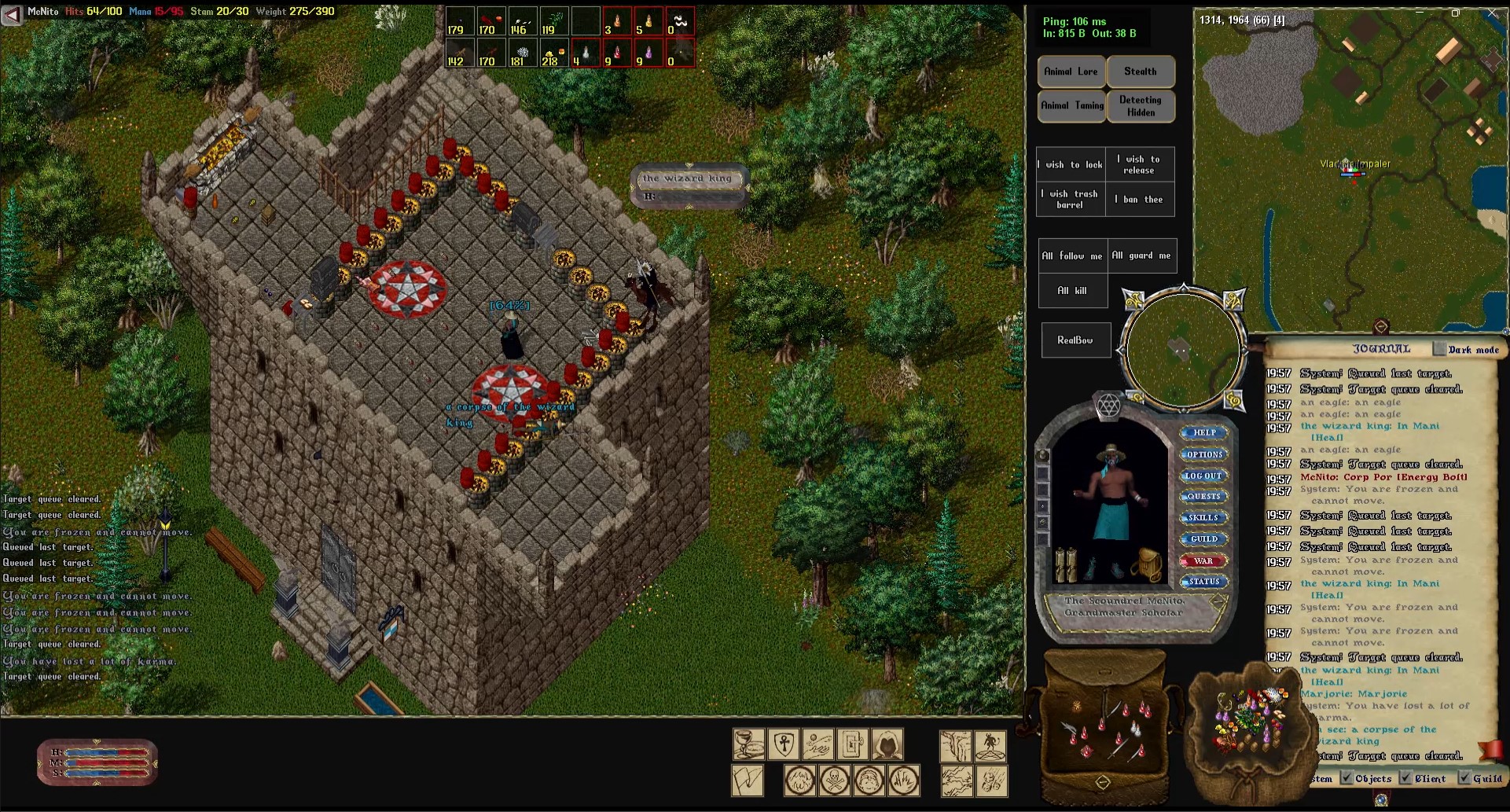Toggle the journal's Dark mode checkbox
The width and height of the screenshot is (1510, 812).
[1439, 349]
